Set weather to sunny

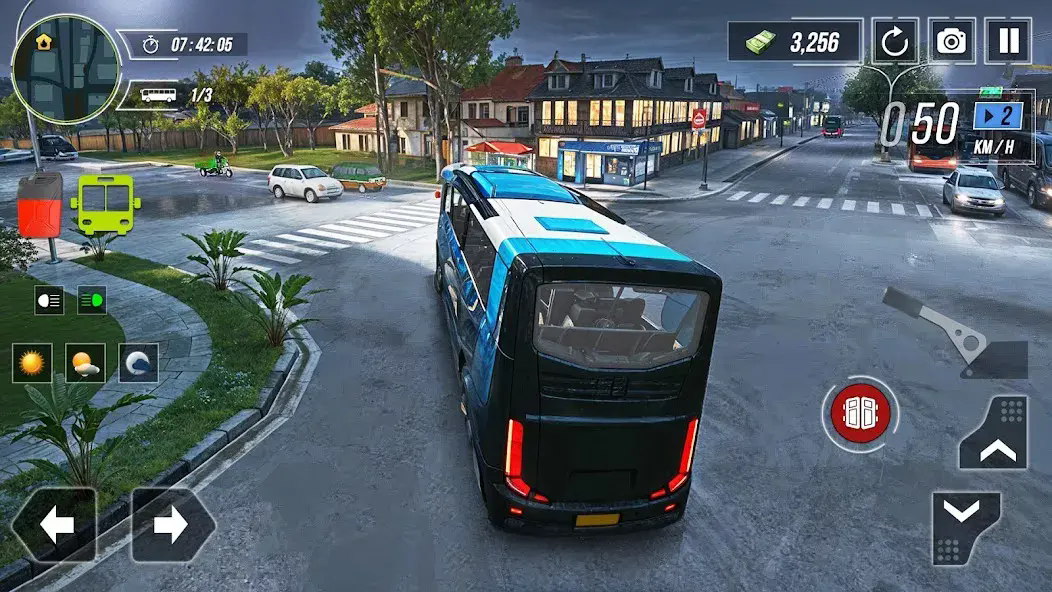pos(32,363)
